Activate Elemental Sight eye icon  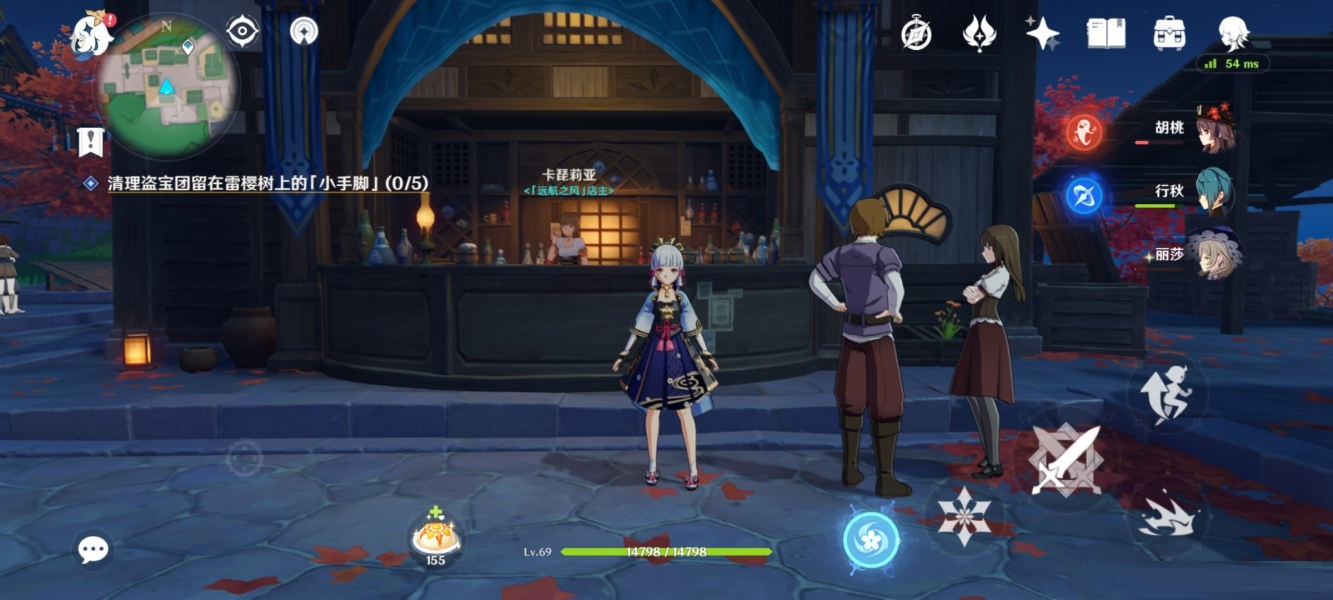pyautogui.click(x=242, y=32)
